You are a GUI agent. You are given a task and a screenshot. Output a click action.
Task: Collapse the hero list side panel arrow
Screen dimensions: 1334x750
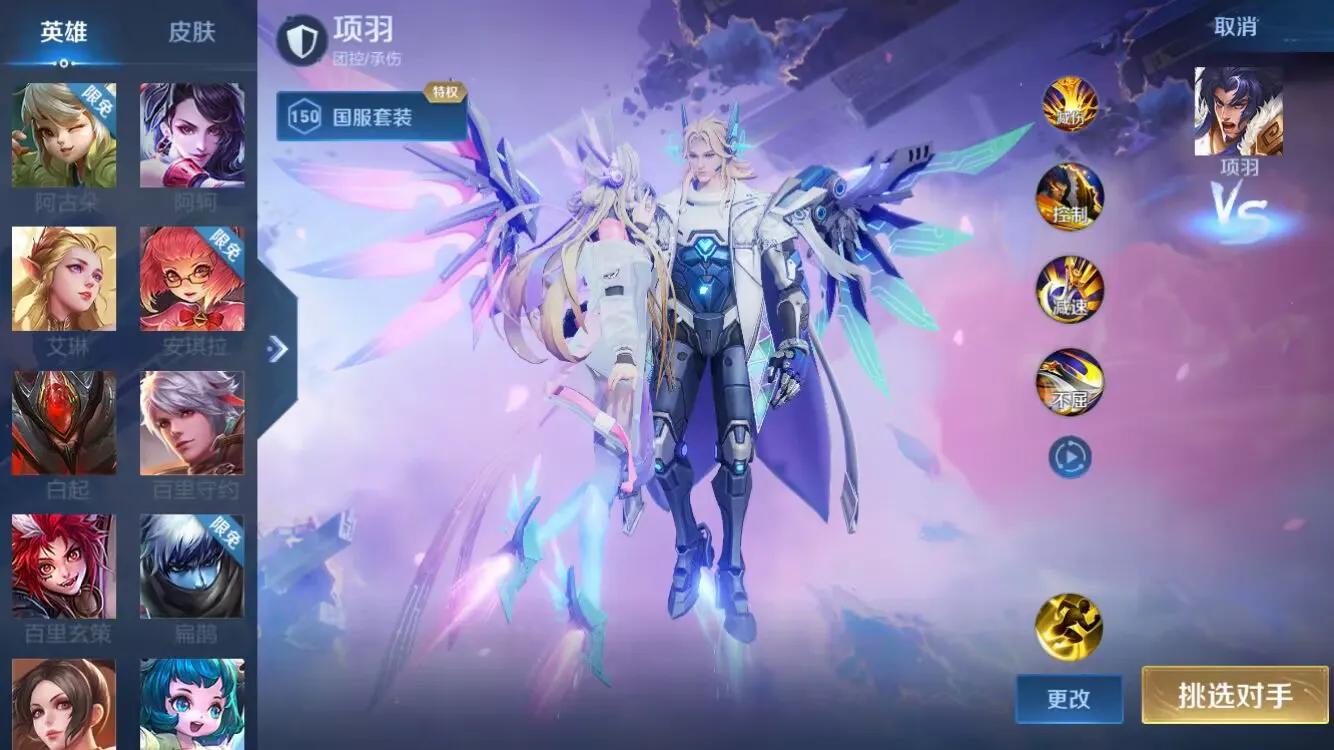click(x=277, y=348)
